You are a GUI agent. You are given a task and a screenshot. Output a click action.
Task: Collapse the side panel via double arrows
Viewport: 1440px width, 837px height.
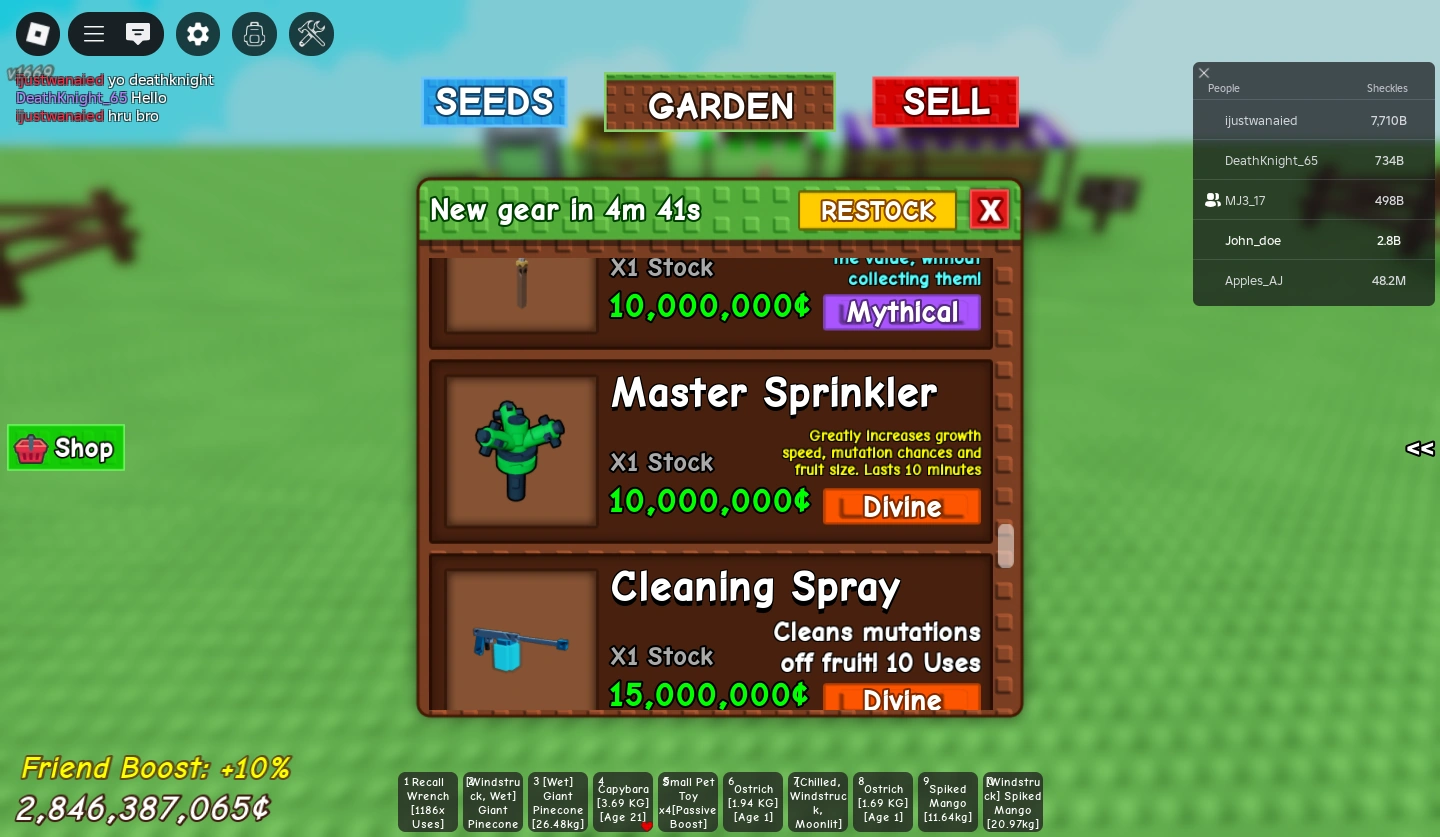[1419, 449]
